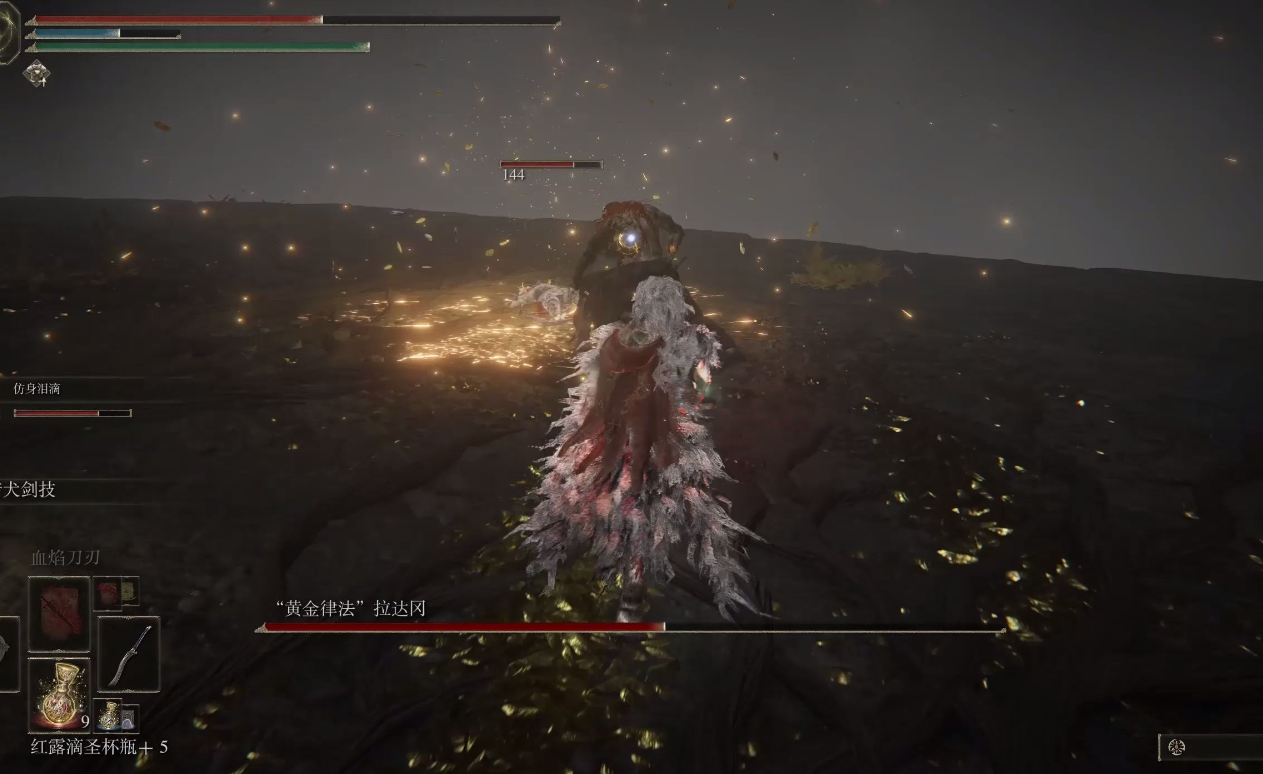1263x774 pixels.
Task: Use the Crimson Tears flask slot
Action: [x=59, y=694]
